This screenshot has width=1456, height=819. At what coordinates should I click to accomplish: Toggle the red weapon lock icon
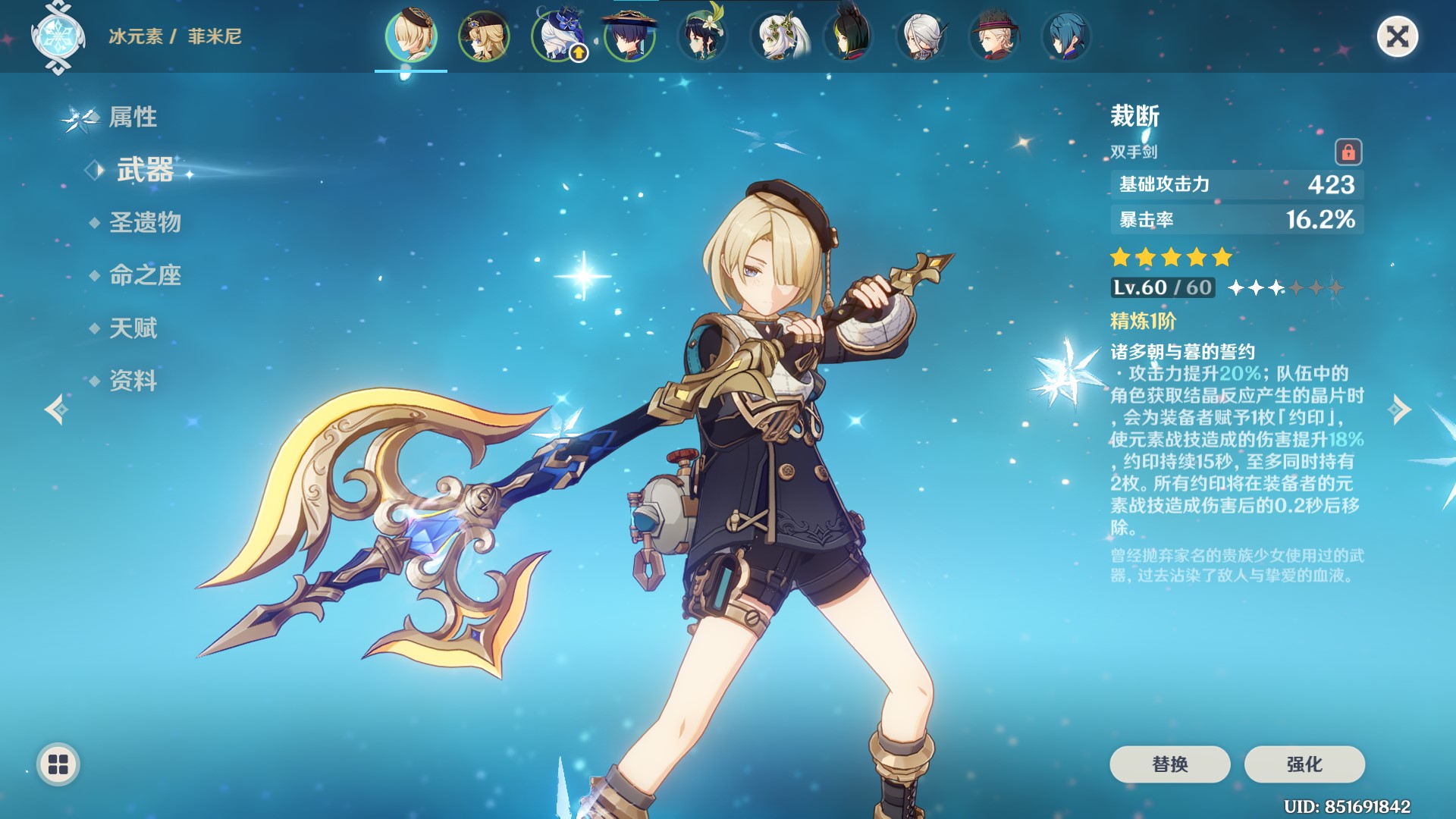[1348, 152]
